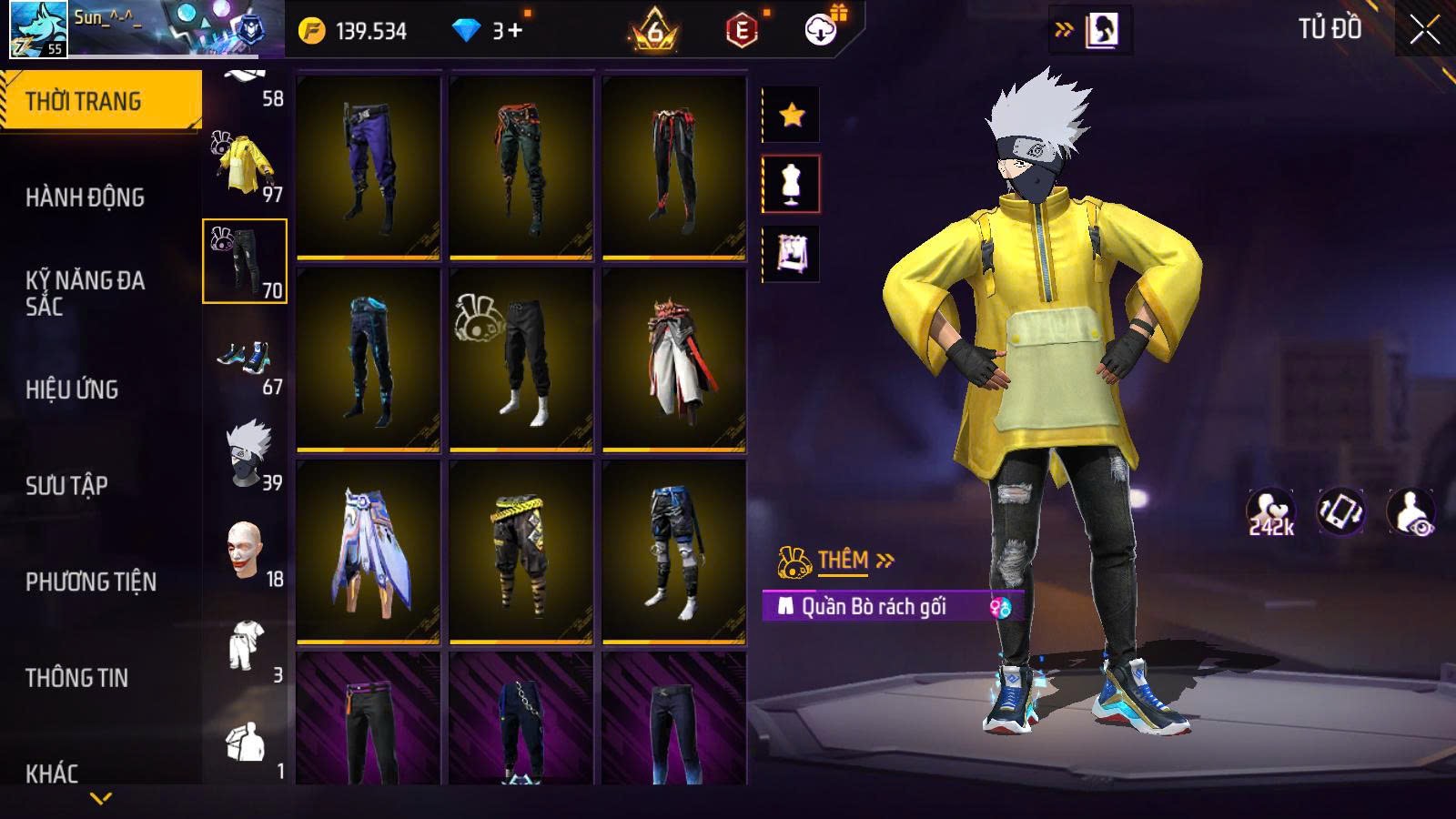Open the HÀNH ĐỘNG tab
1456x819 pixels.
pyautogui.click(x=85, y=197)
